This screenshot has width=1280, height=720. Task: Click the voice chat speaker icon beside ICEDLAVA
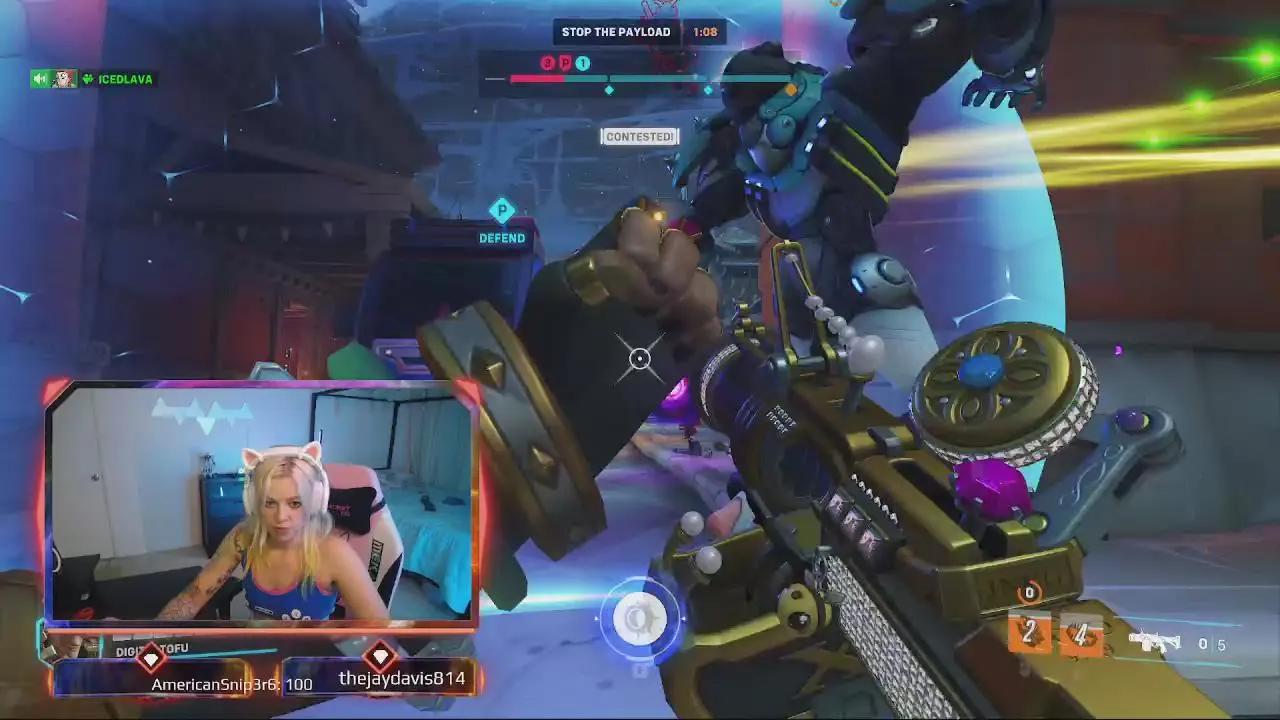tap(40, 79)
